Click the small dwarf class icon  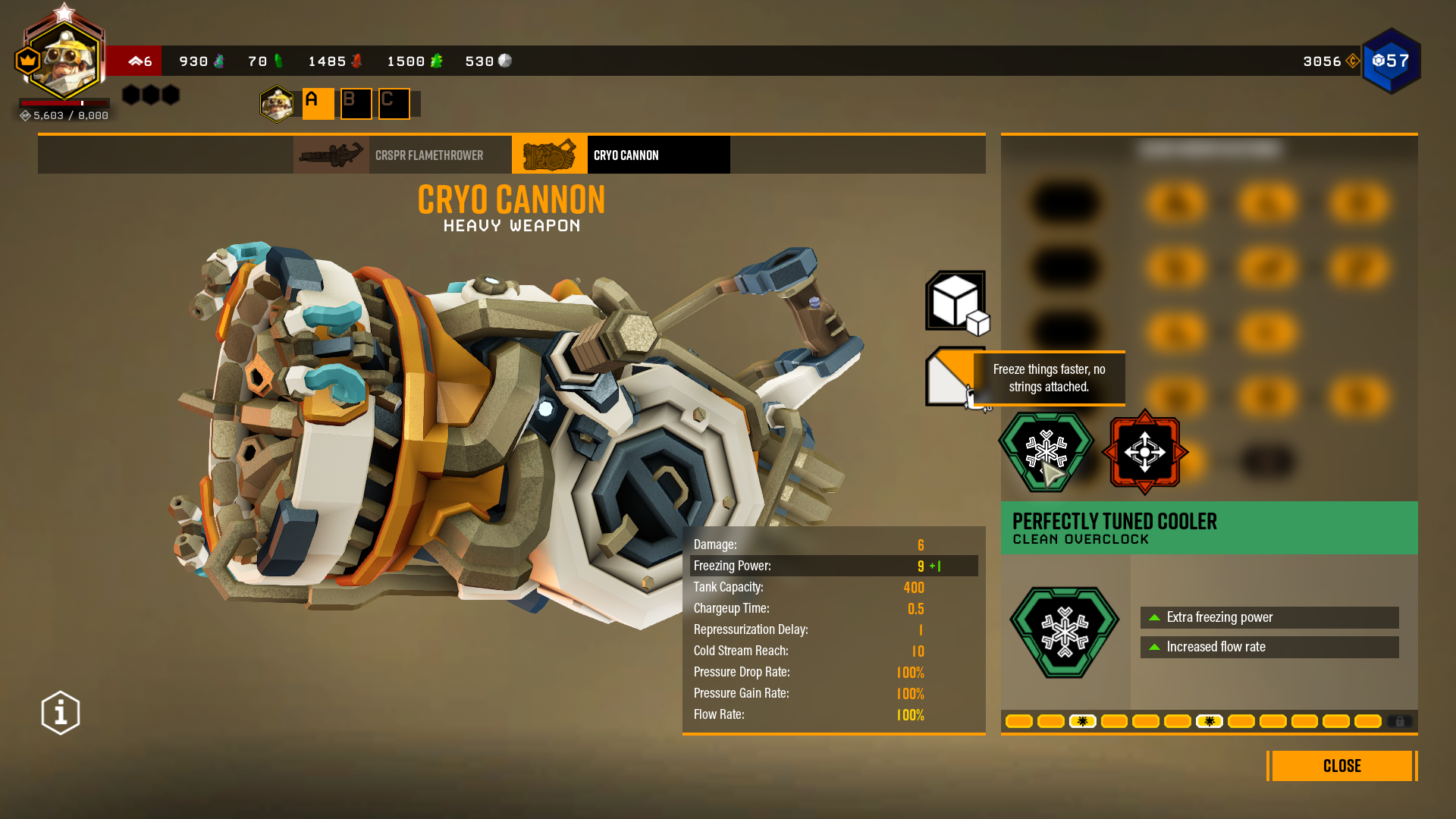pyautogui.click(x=277, y=104)
